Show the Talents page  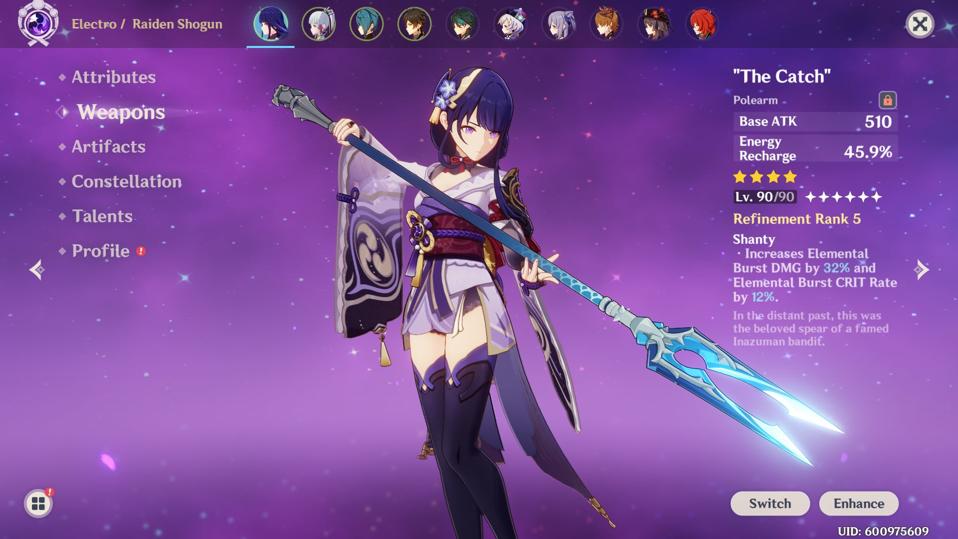pos(102,216)
